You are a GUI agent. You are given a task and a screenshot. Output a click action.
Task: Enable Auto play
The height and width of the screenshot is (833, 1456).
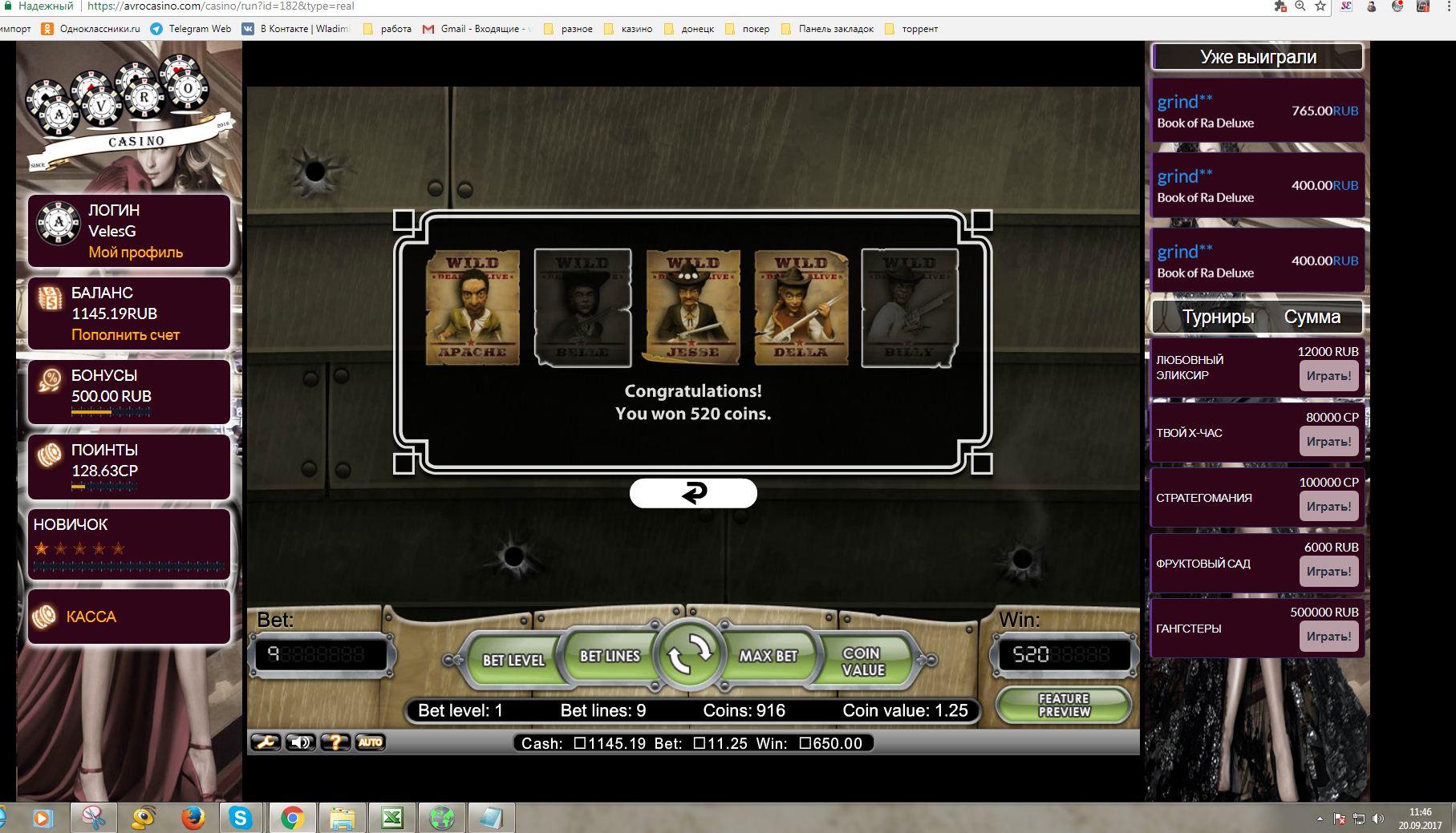[x=370, y=742]
